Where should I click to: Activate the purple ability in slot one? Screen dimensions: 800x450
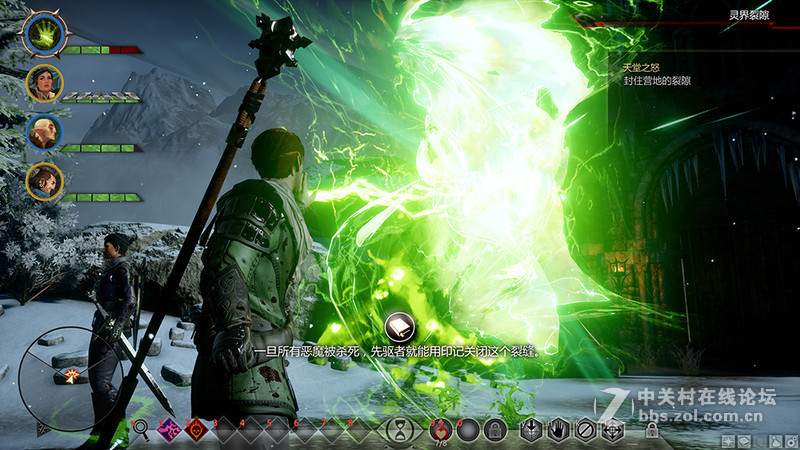tap(168, 430)
